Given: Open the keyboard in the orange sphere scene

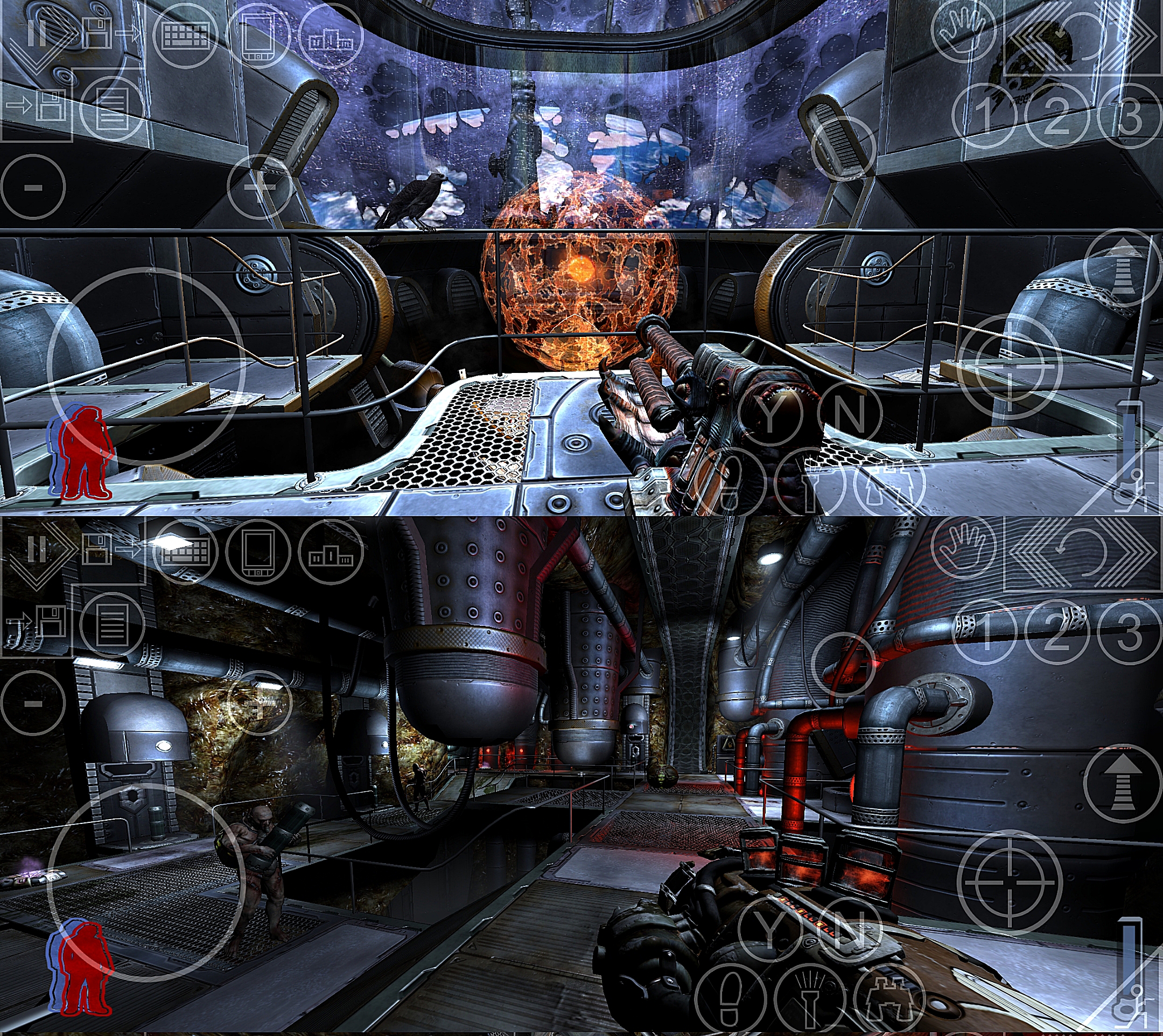Looking at the screenshot, I should coord(186,37).
